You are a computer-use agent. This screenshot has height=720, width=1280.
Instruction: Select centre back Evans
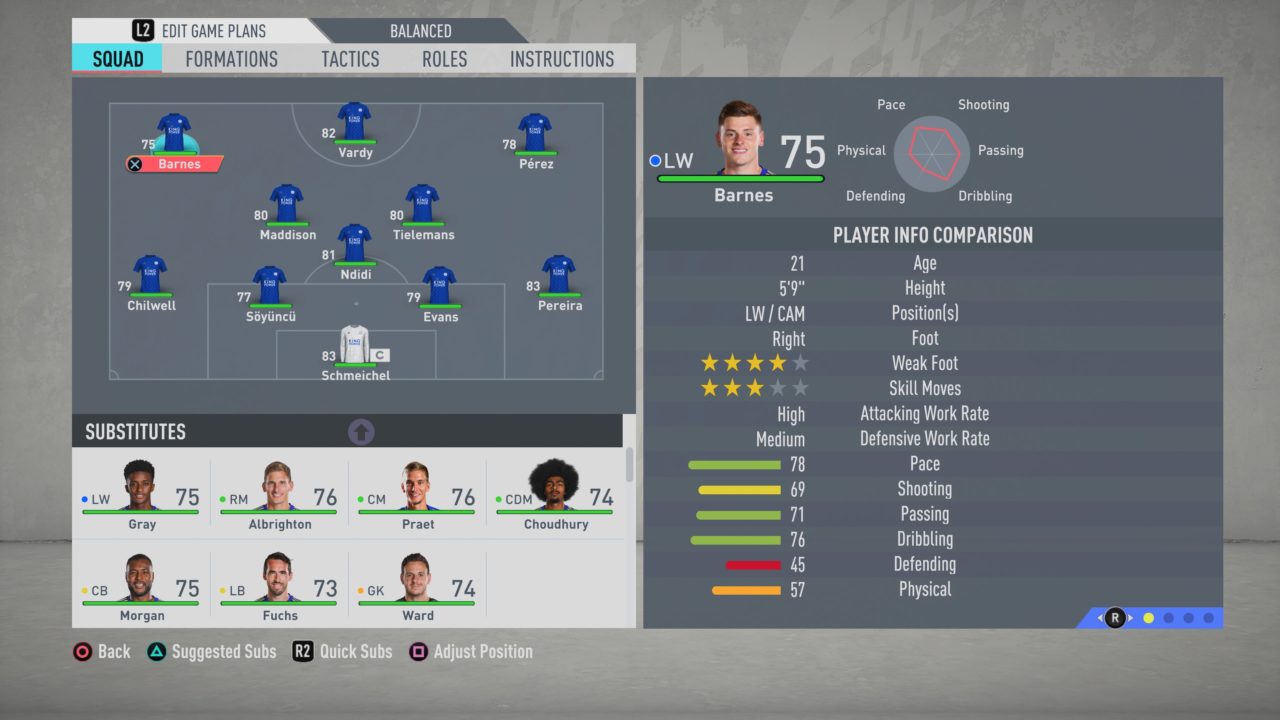pos(439,288)
